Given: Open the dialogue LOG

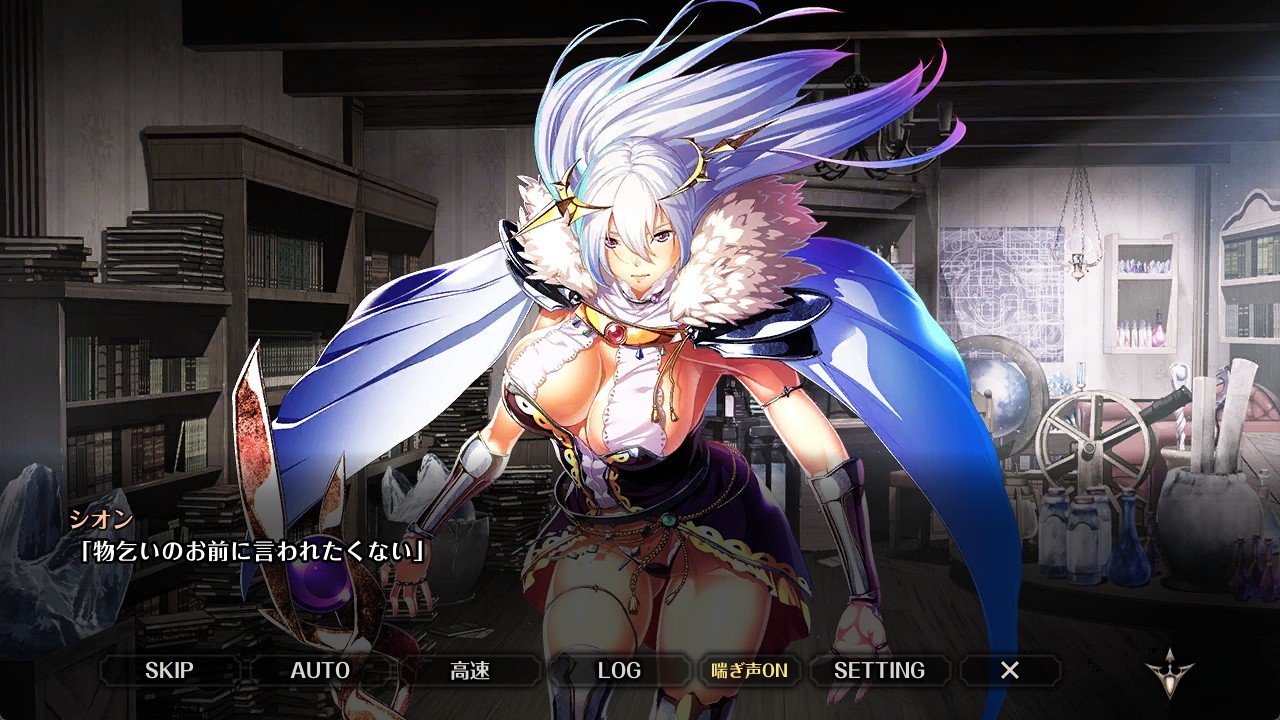Looking at the screenshot, I should click(619, 670).
